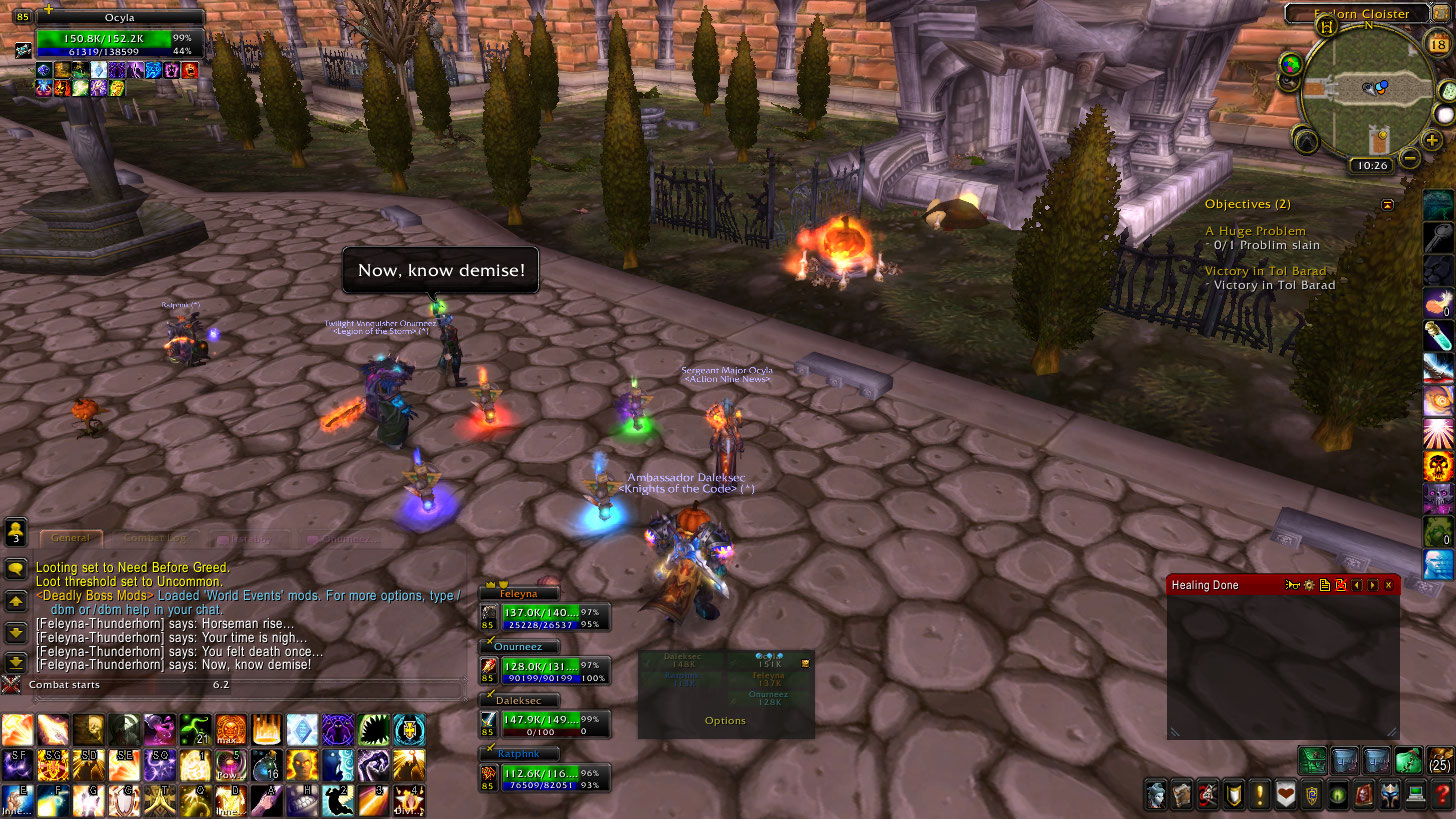The width and height of the screenshot is (1456, 819).
Task: Open the Healing Done gear settings
Action: point(1307,585)
